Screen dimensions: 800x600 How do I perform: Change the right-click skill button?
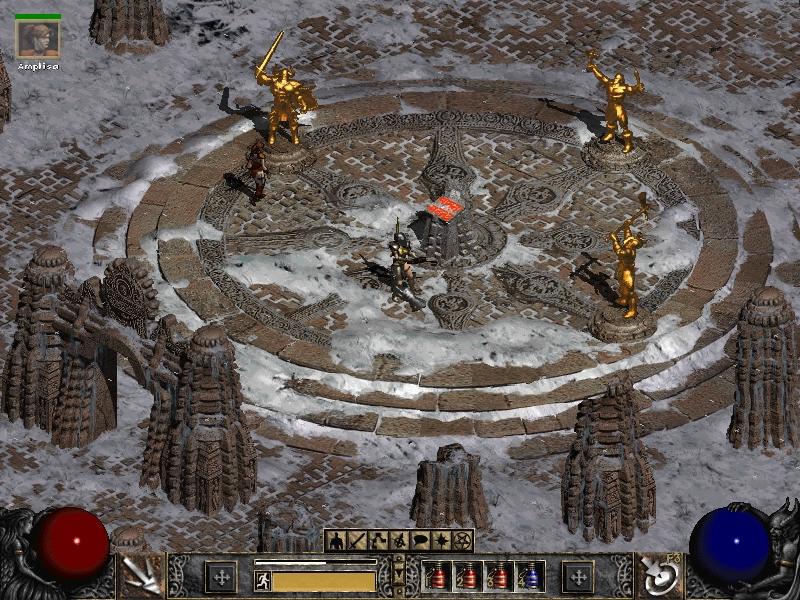(x=661, y=577)
